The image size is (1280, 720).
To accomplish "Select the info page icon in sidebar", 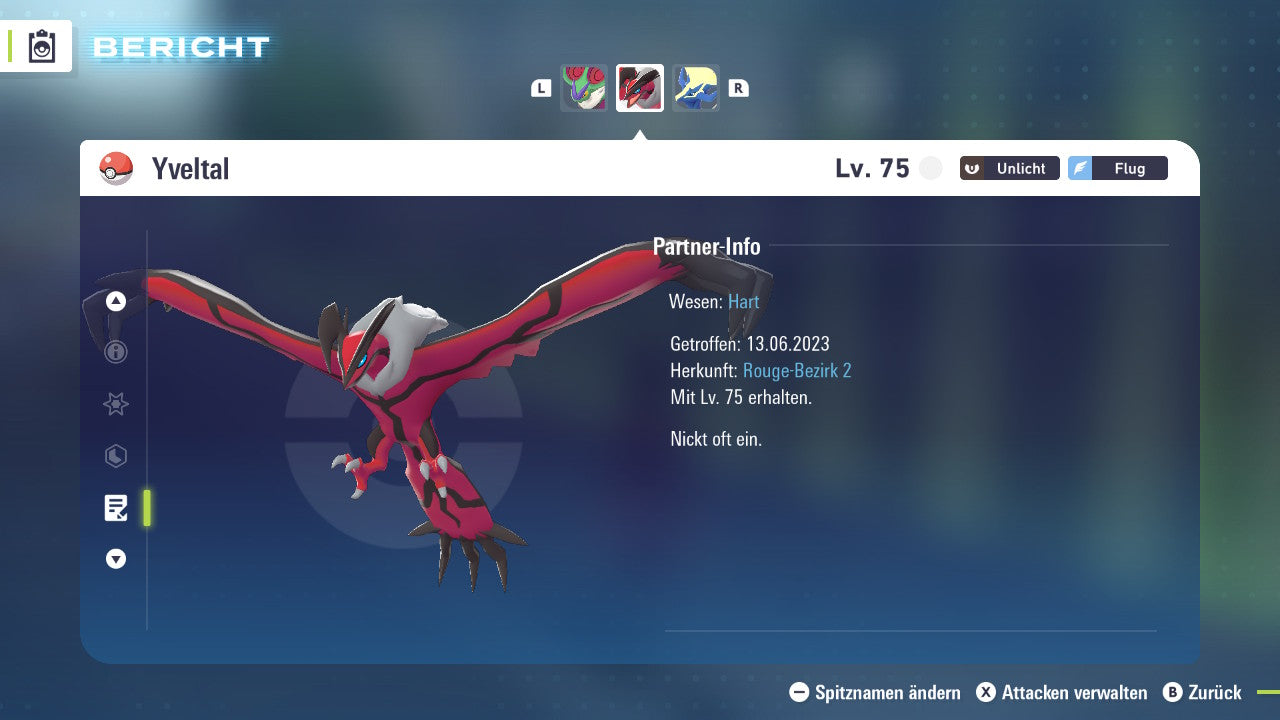I will [115, 352].
